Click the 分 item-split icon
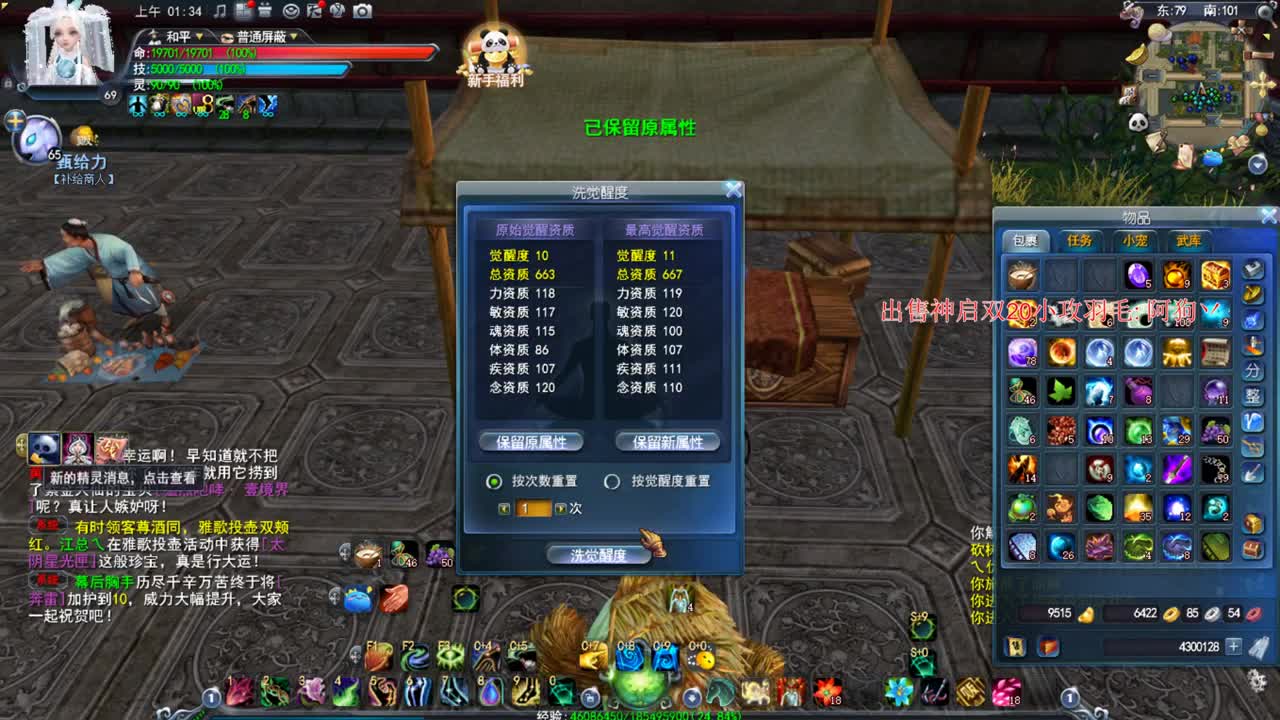 point(1254,371)
